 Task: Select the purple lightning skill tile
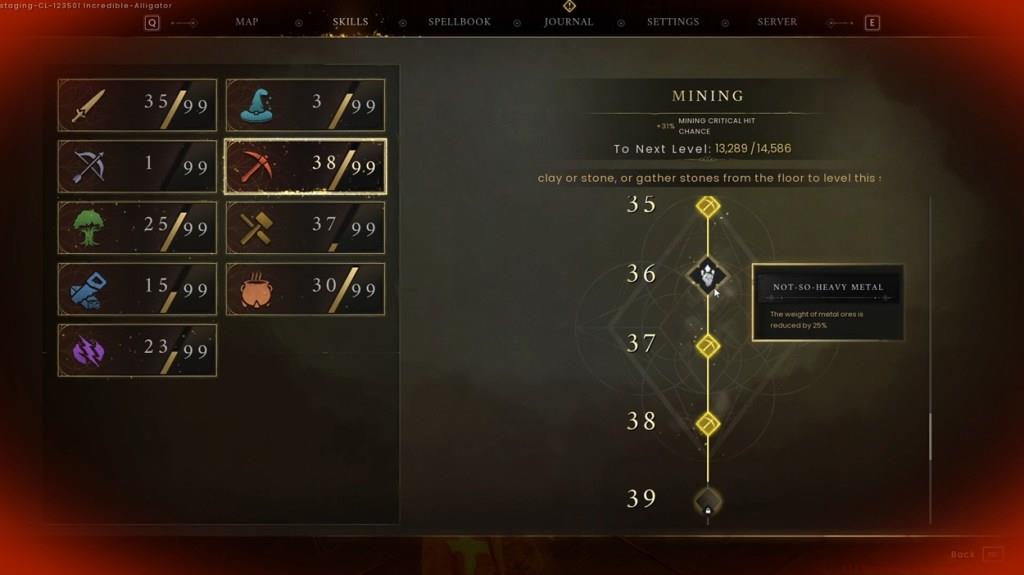(137, 350)
